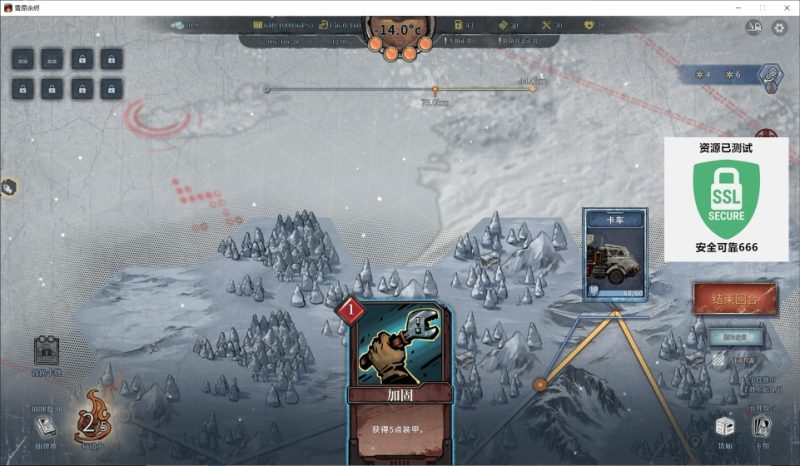800x466 pixels.
Task: Click the small hexagon tab on left edge
Action: click(x=8, y=186)
